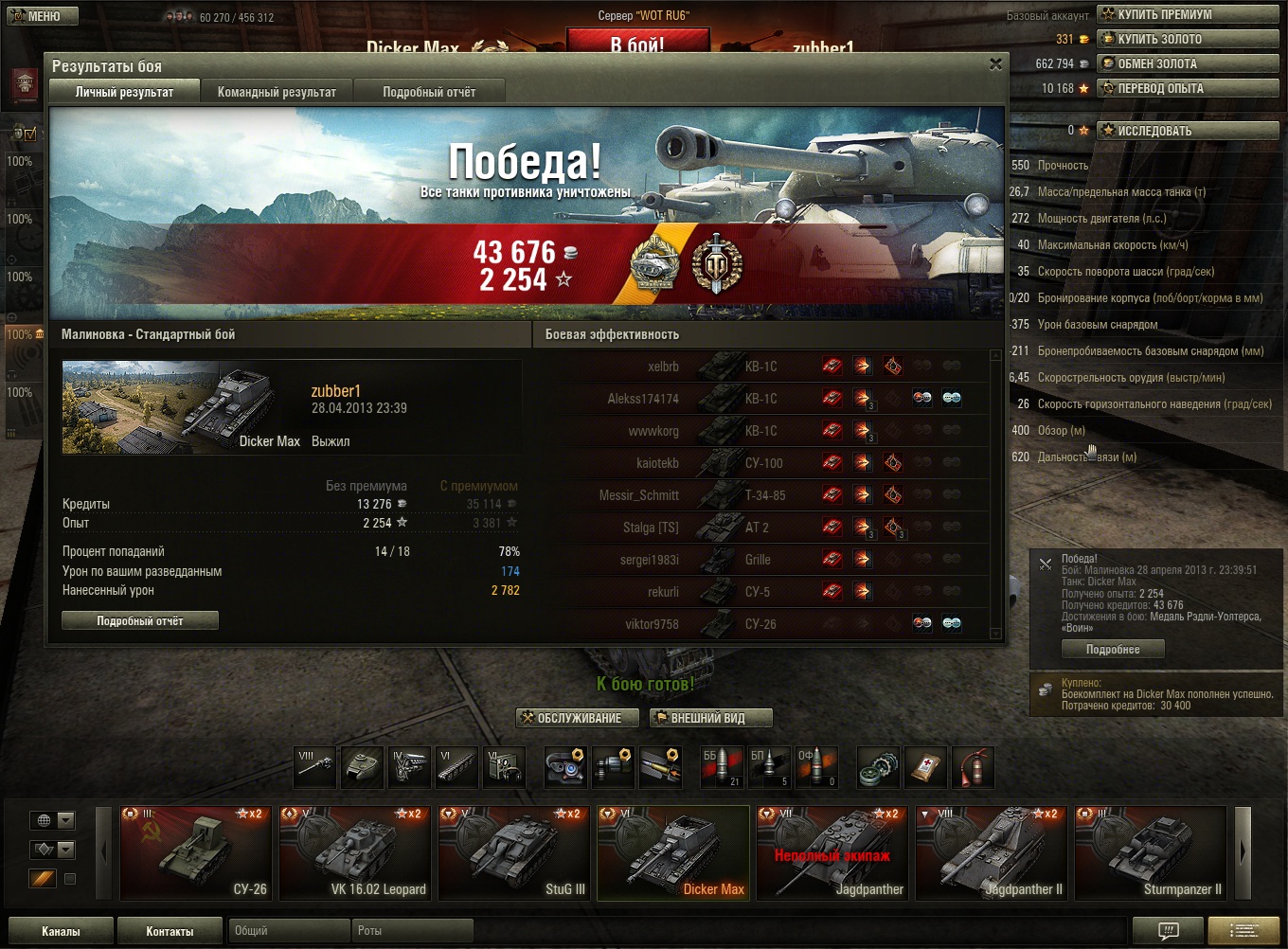The height and width of the screenshot is (949, 1288).
Task: Open the МЕНЮ button
Action: point(35,16)
